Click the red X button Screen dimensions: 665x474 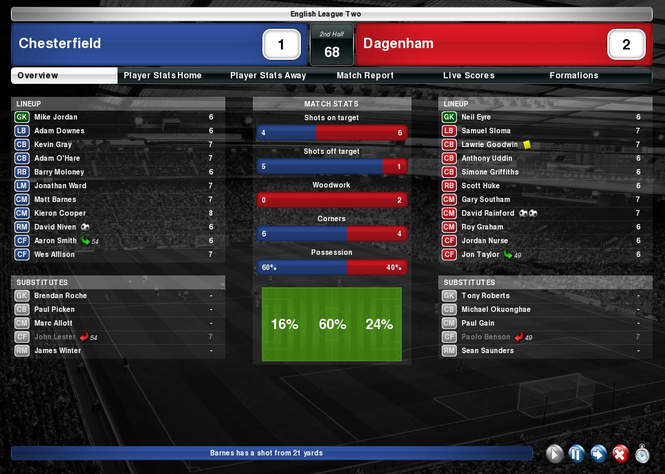(x=619, y=454)
